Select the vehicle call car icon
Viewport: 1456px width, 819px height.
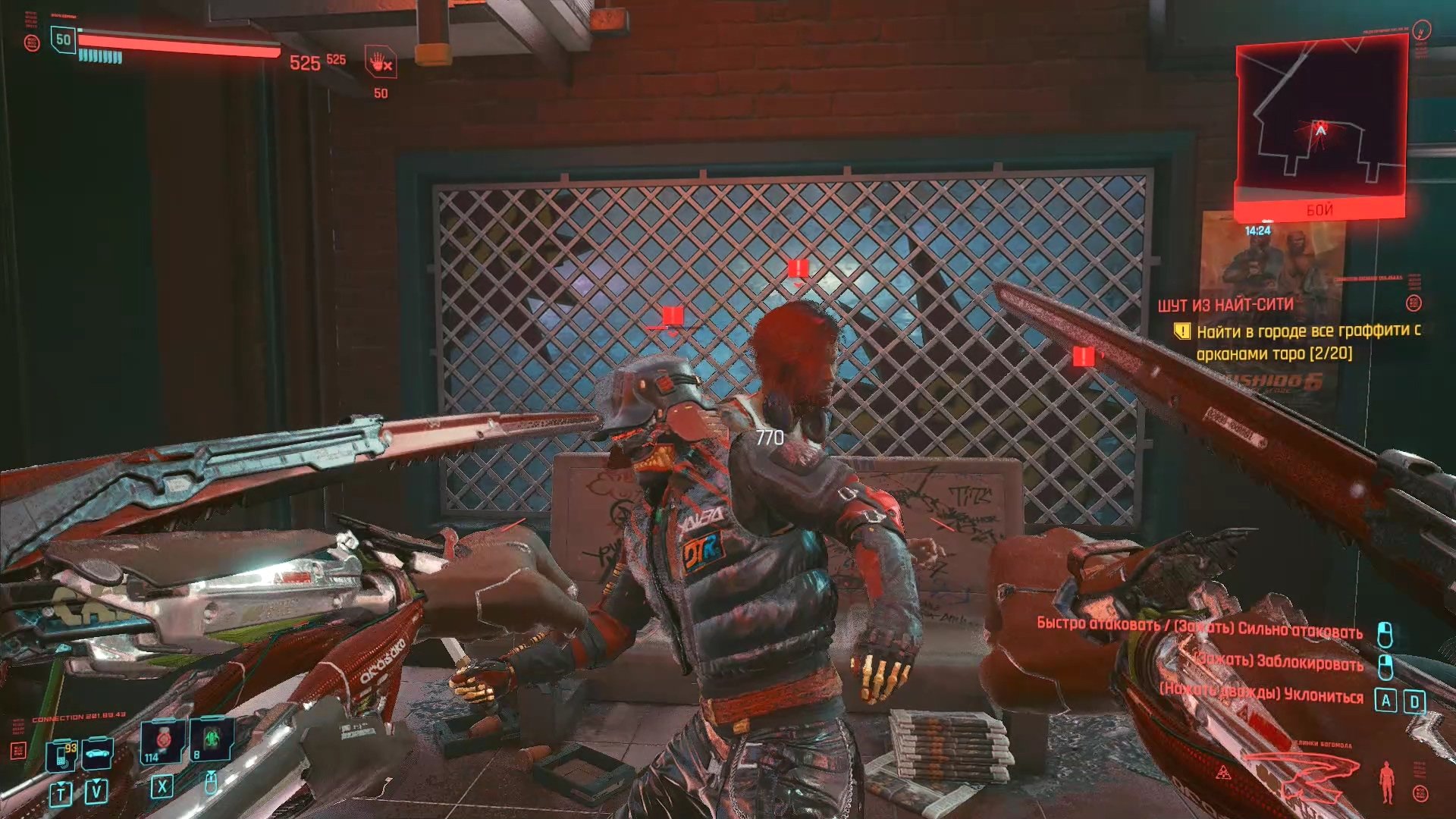[x=97, y=754]
